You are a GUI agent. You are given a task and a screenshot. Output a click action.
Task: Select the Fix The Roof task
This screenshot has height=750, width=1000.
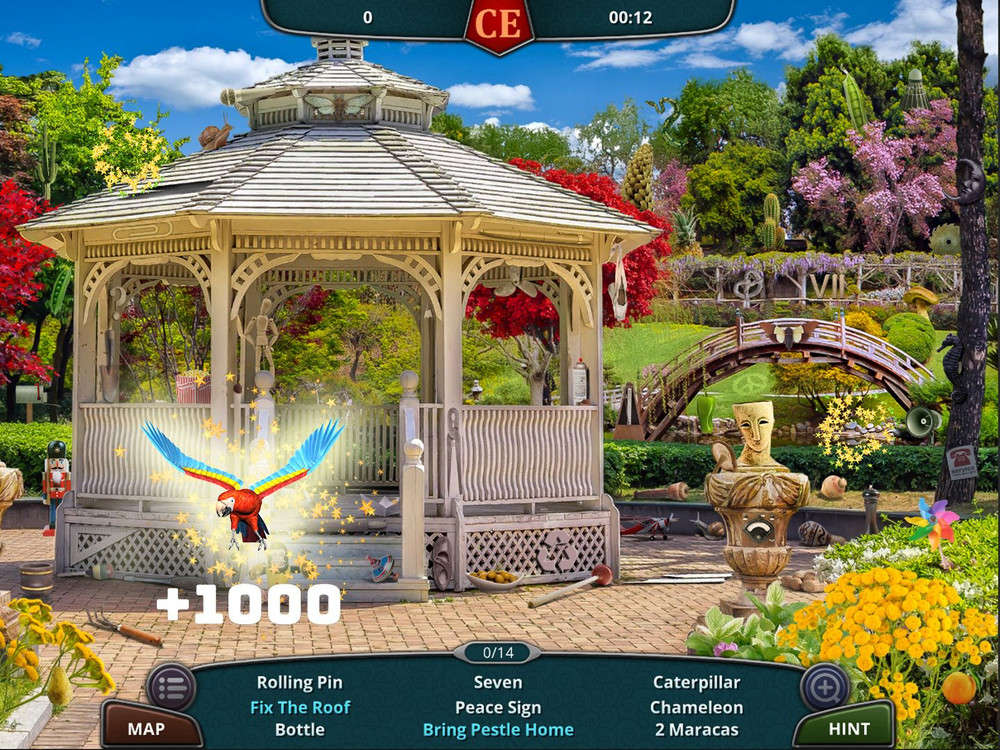[x=299, y=707]
